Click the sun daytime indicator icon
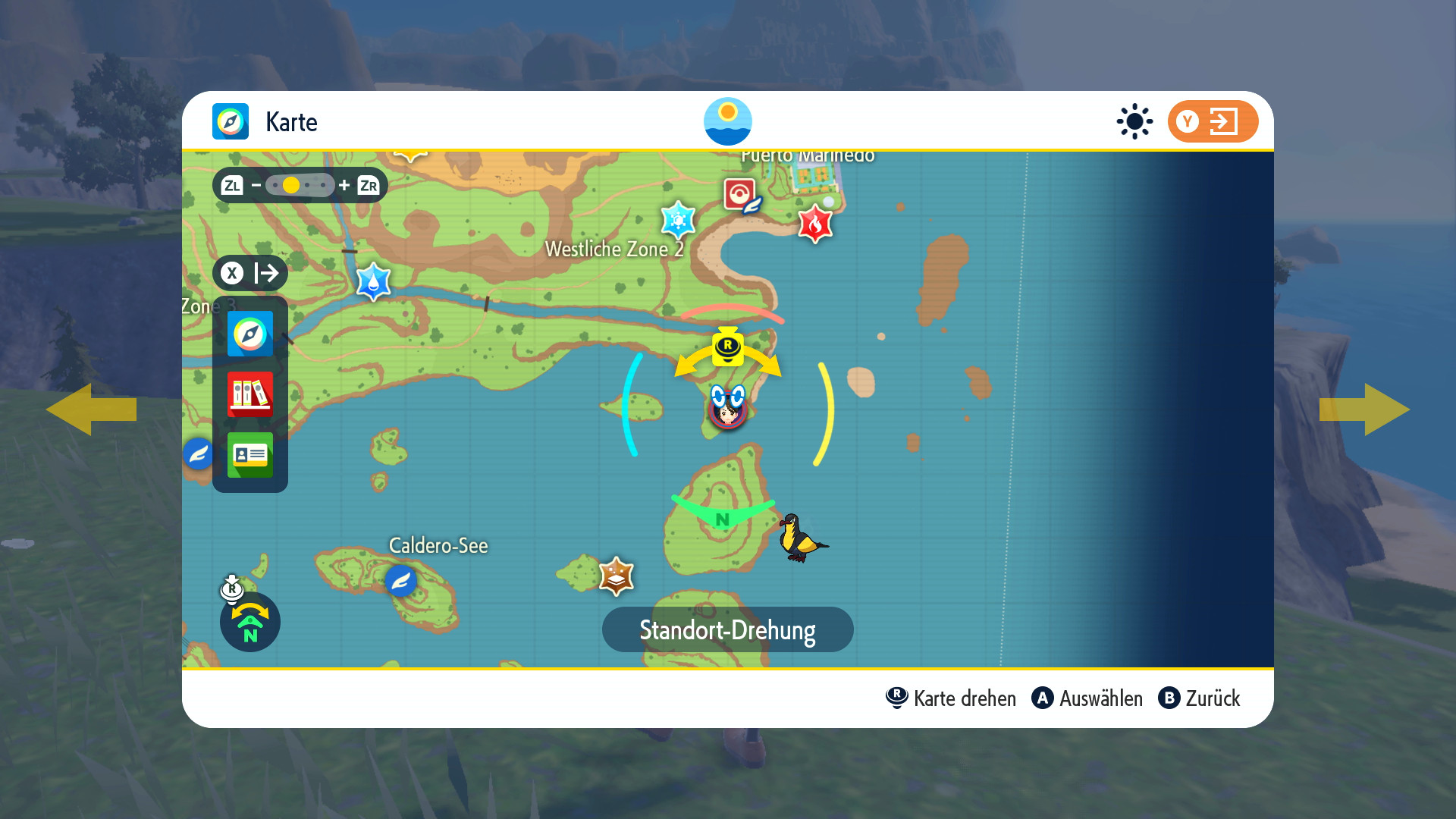The height and width of the screenshot is (819, 1456). pos(1134,121)
